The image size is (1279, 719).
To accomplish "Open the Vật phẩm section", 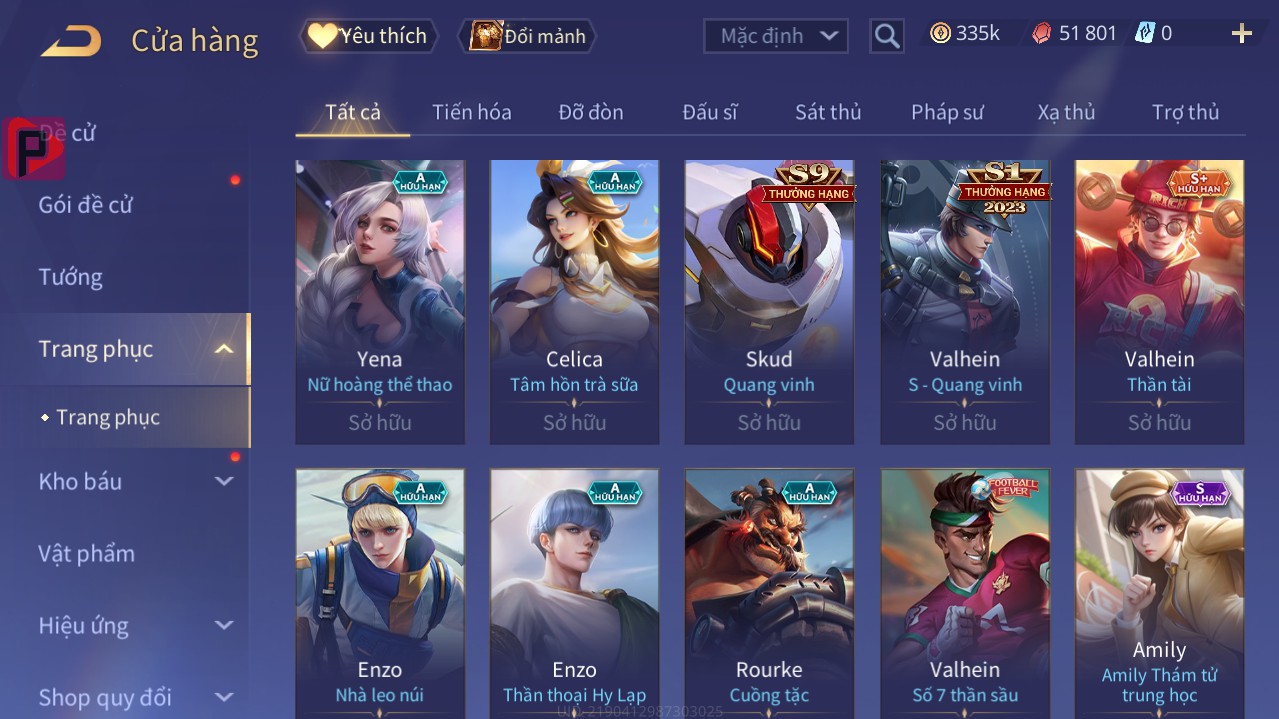I will click(x=86, y=553).
